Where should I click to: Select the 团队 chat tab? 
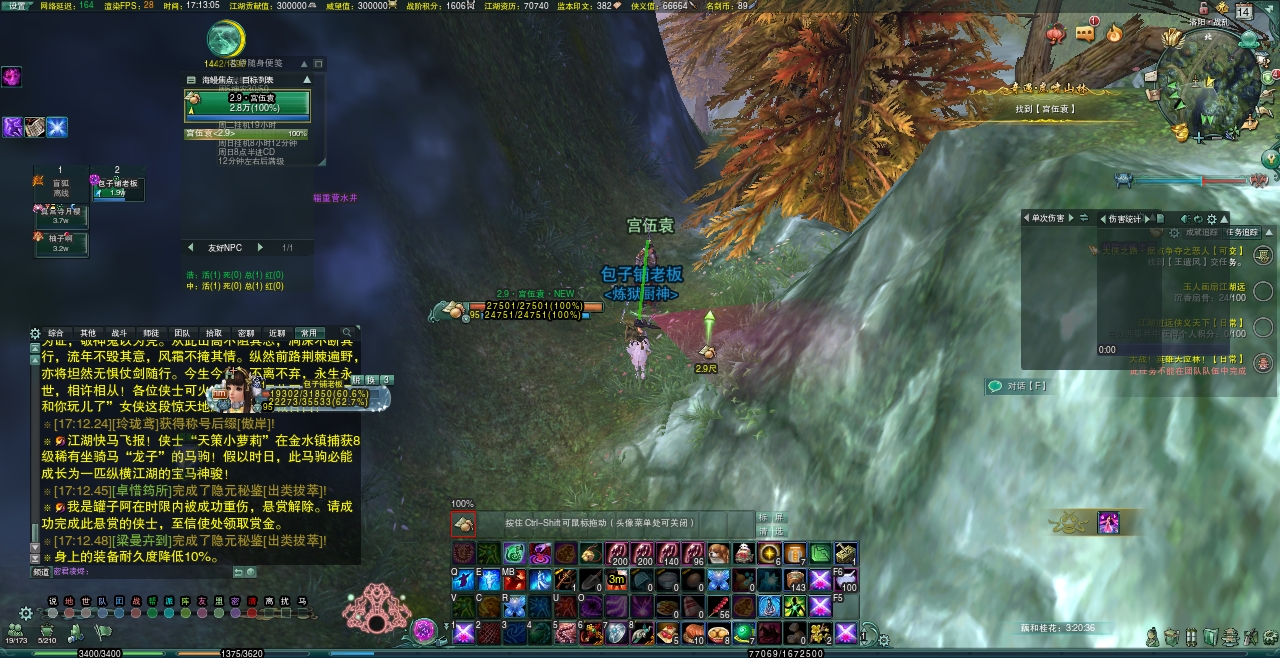coord(182,333)
